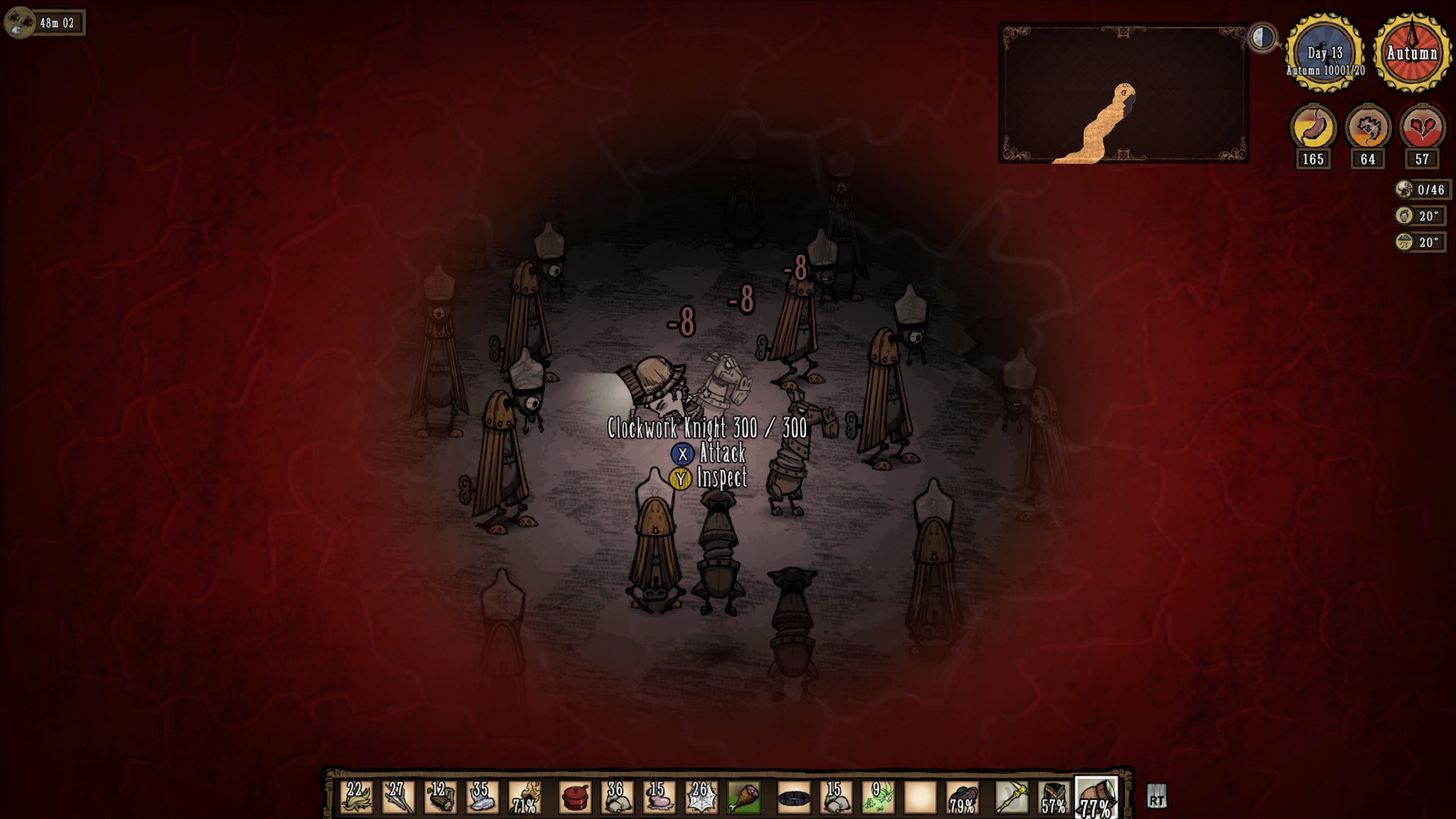Select the torch at 71% durability
Image resolution: width=1456 pixels, height=819 pixels.
(x=524, y=798)
